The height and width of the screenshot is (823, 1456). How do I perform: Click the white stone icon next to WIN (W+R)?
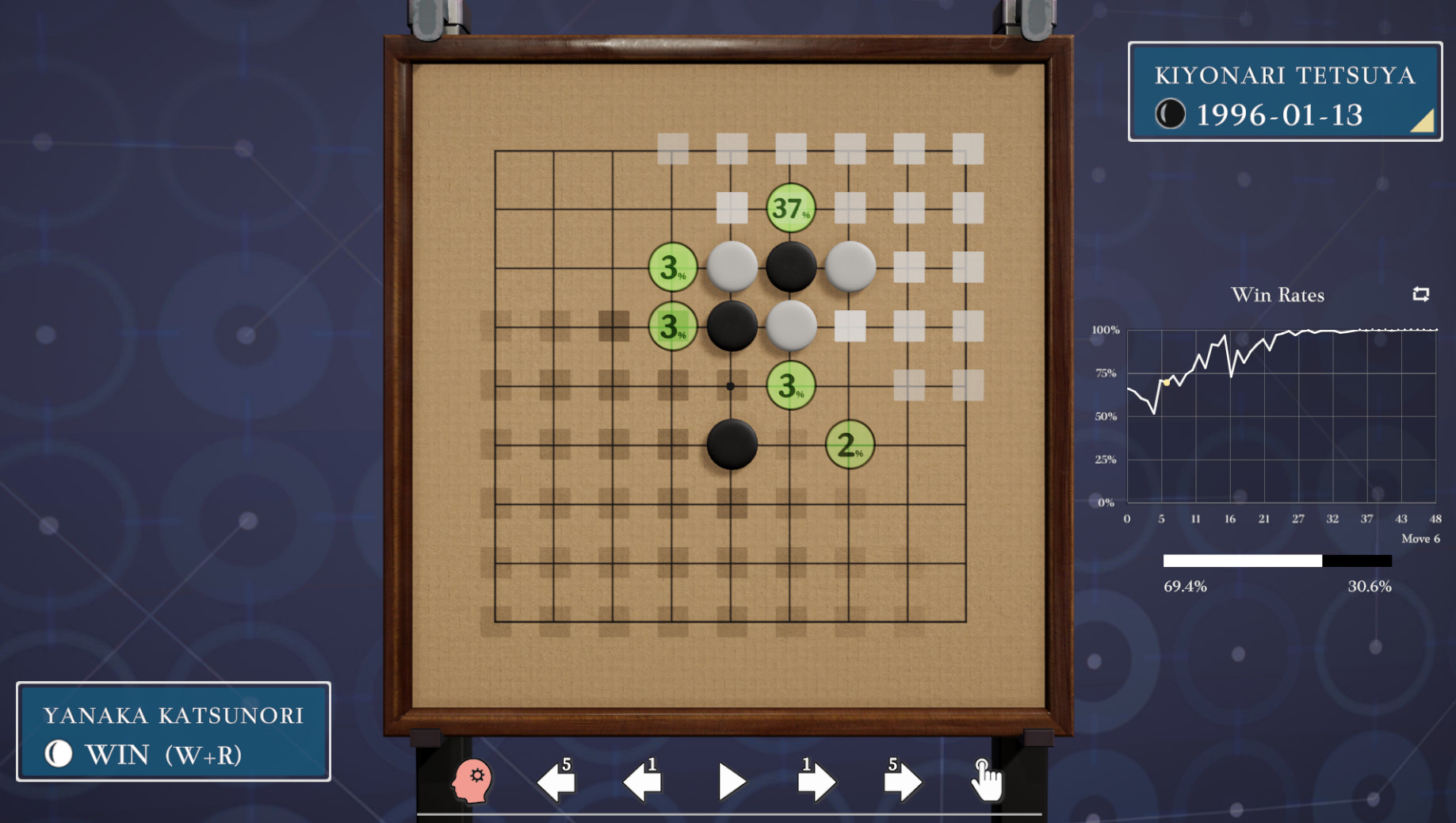pos(59,754)
